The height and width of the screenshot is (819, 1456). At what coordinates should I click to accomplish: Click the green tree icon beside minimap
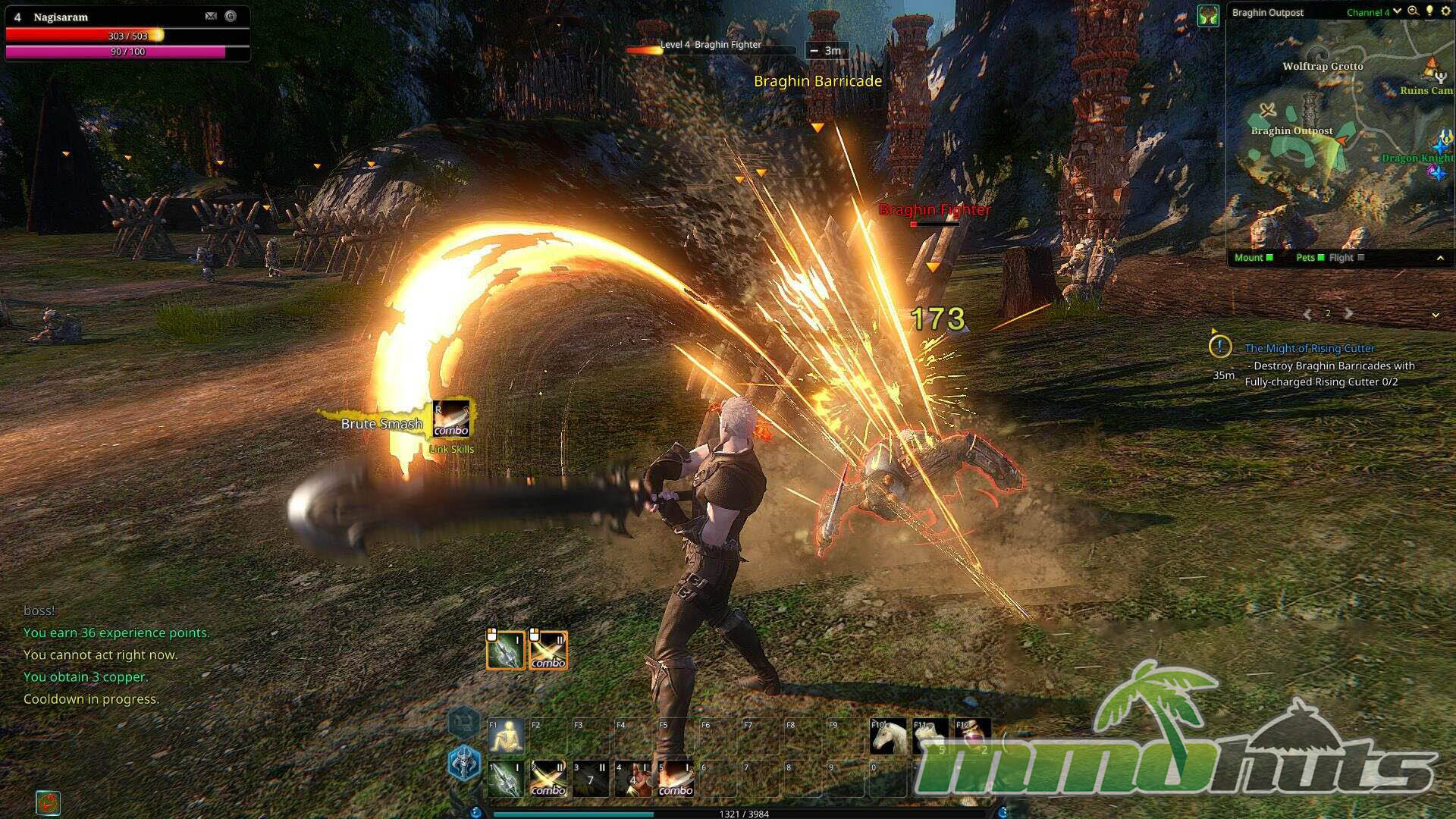(1207, 14)
